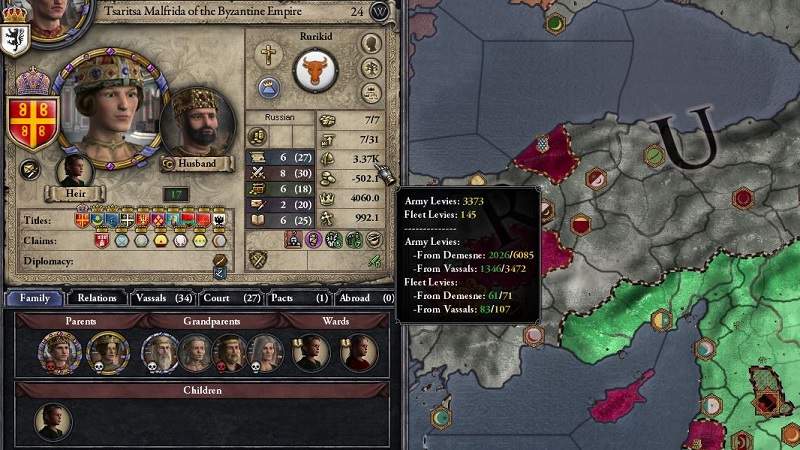Click the religion cross icon
The width and height of the screenshot is (800, 450).
coord(267,54)
